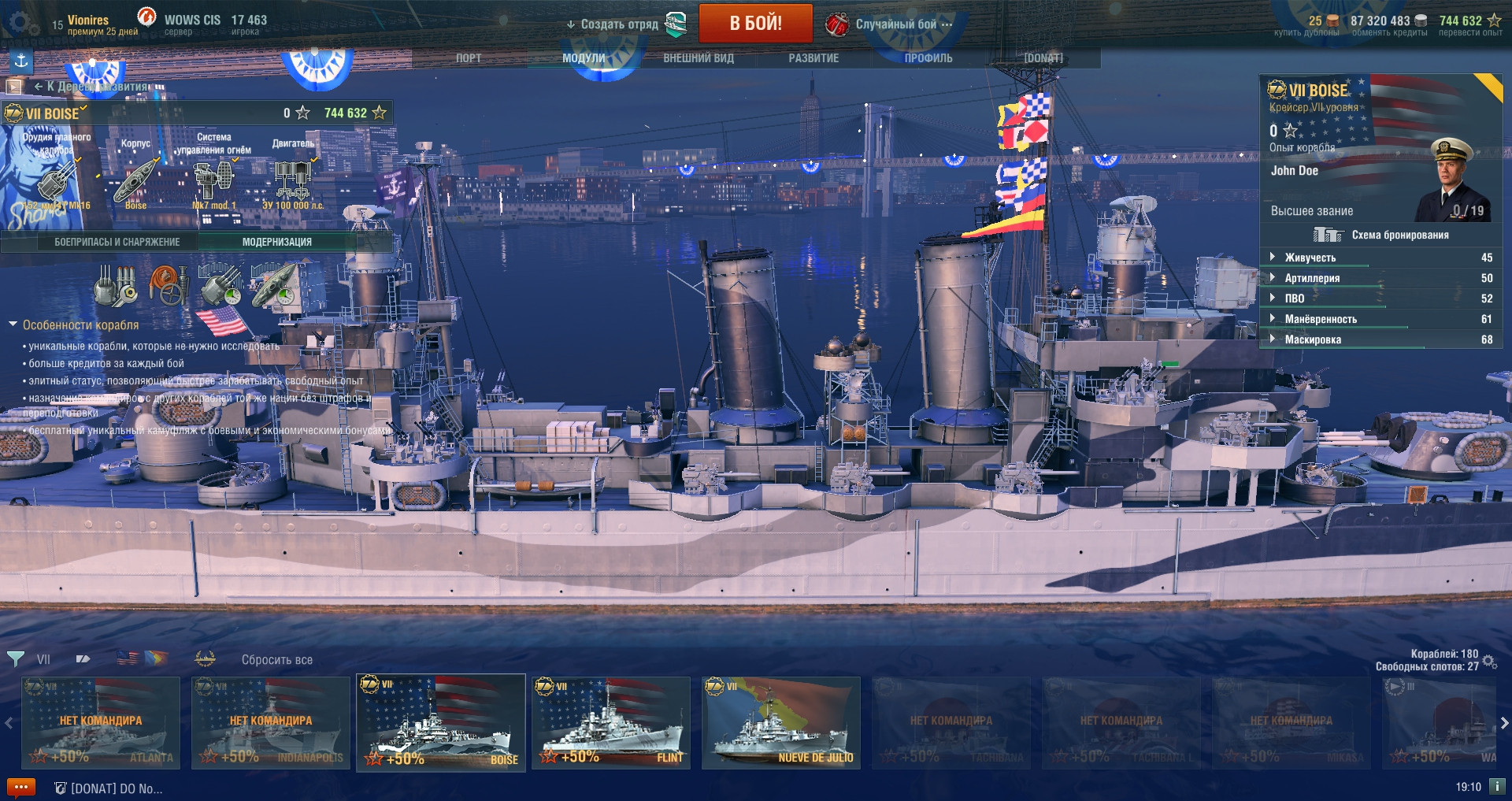
Task: Switch to the ВНЕШНИЙ ВИД tab
Action: click(699, 58)
